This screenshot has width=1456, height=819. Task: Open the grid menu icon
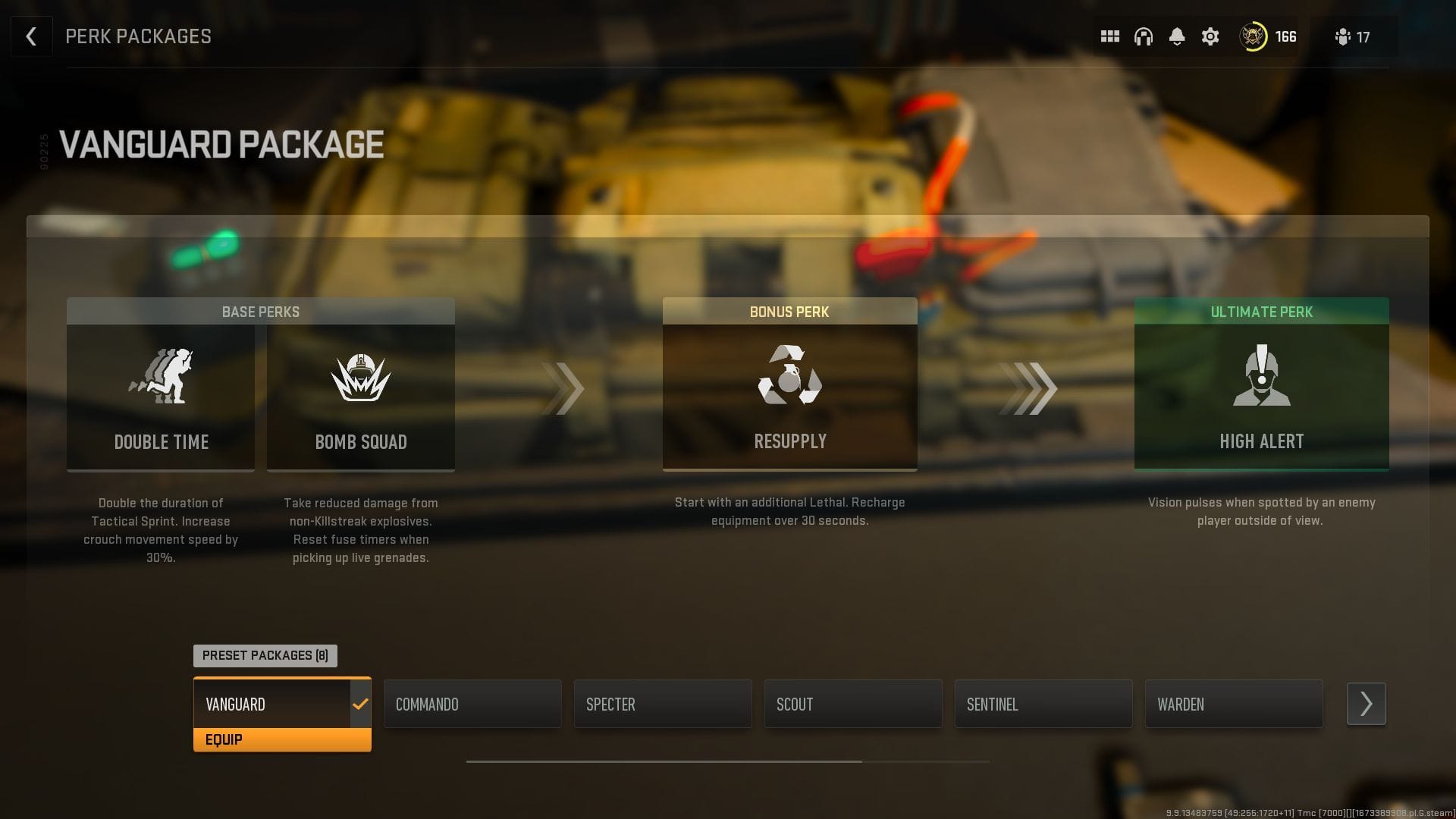(1109, 36)
